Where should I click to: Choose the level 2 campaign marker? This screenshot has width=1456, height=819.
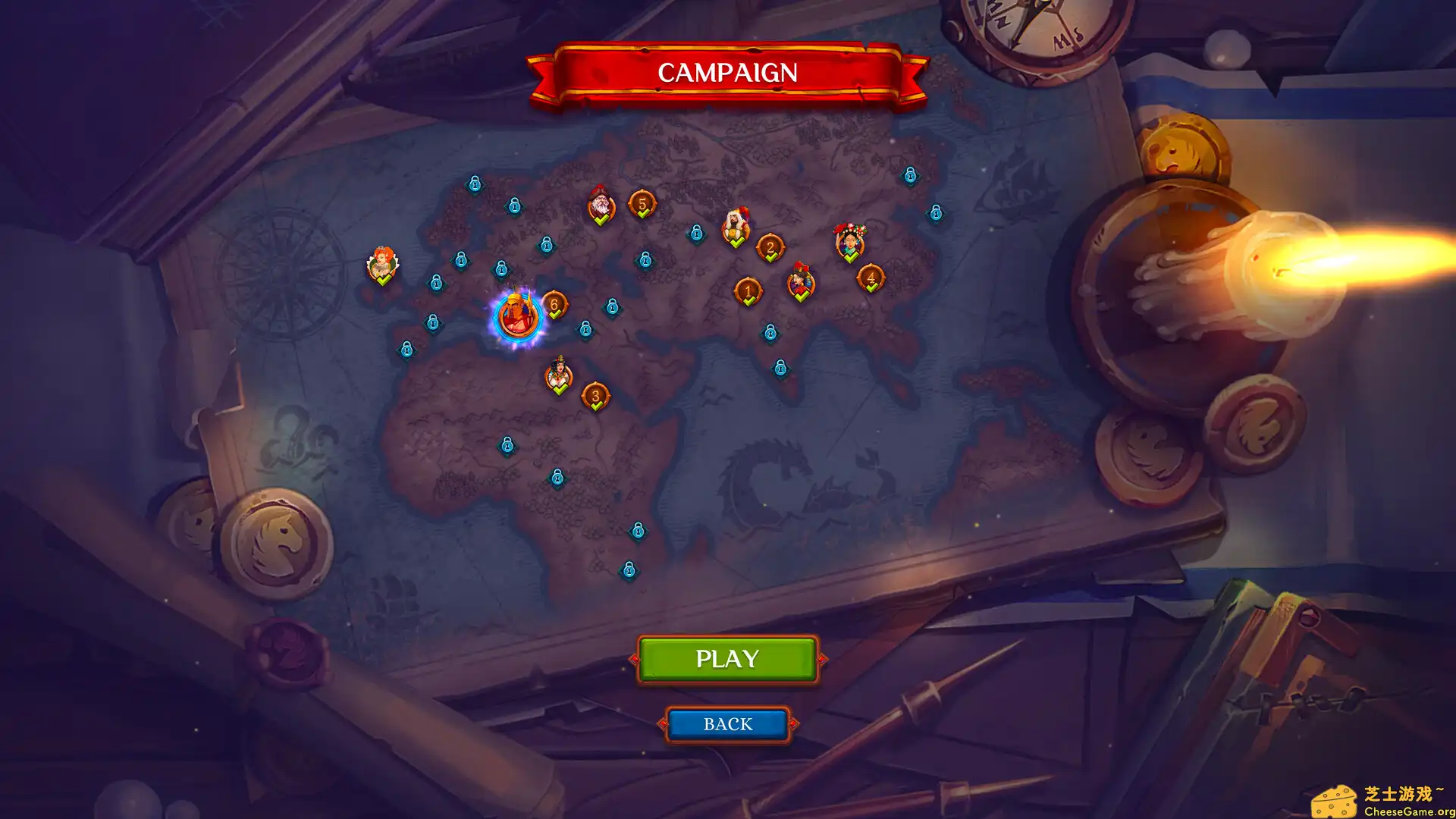(770, 247)
